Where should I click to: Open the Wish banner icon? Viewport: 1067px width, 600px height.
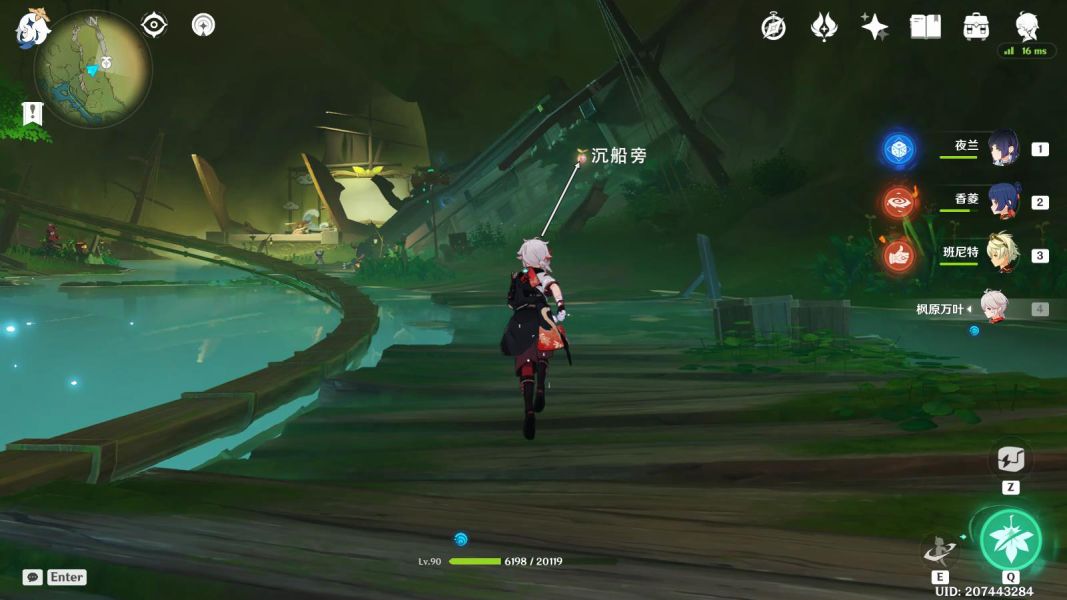823,27
